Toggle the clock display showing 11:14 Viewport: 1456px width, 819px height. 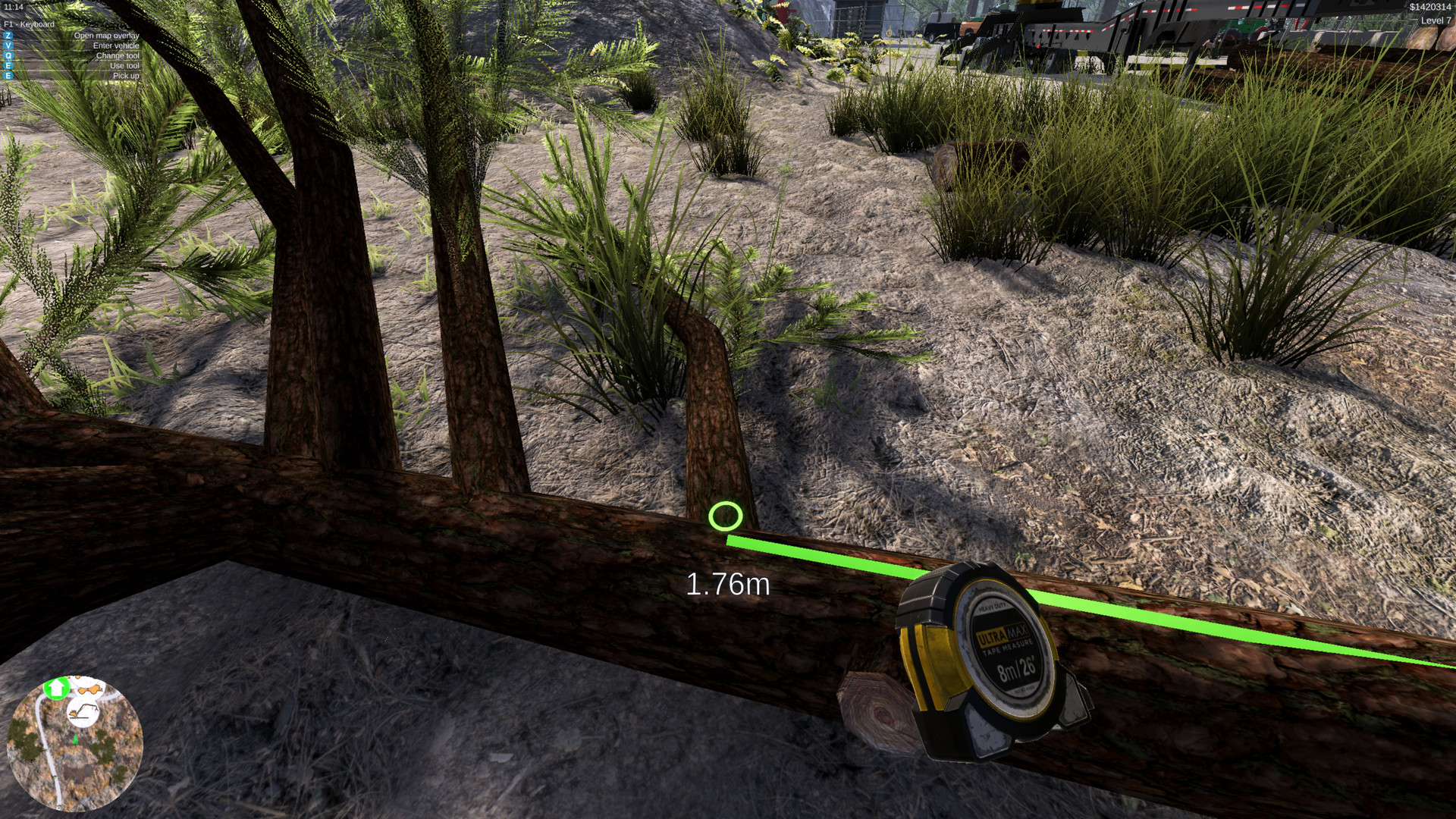tap(14, 6)
